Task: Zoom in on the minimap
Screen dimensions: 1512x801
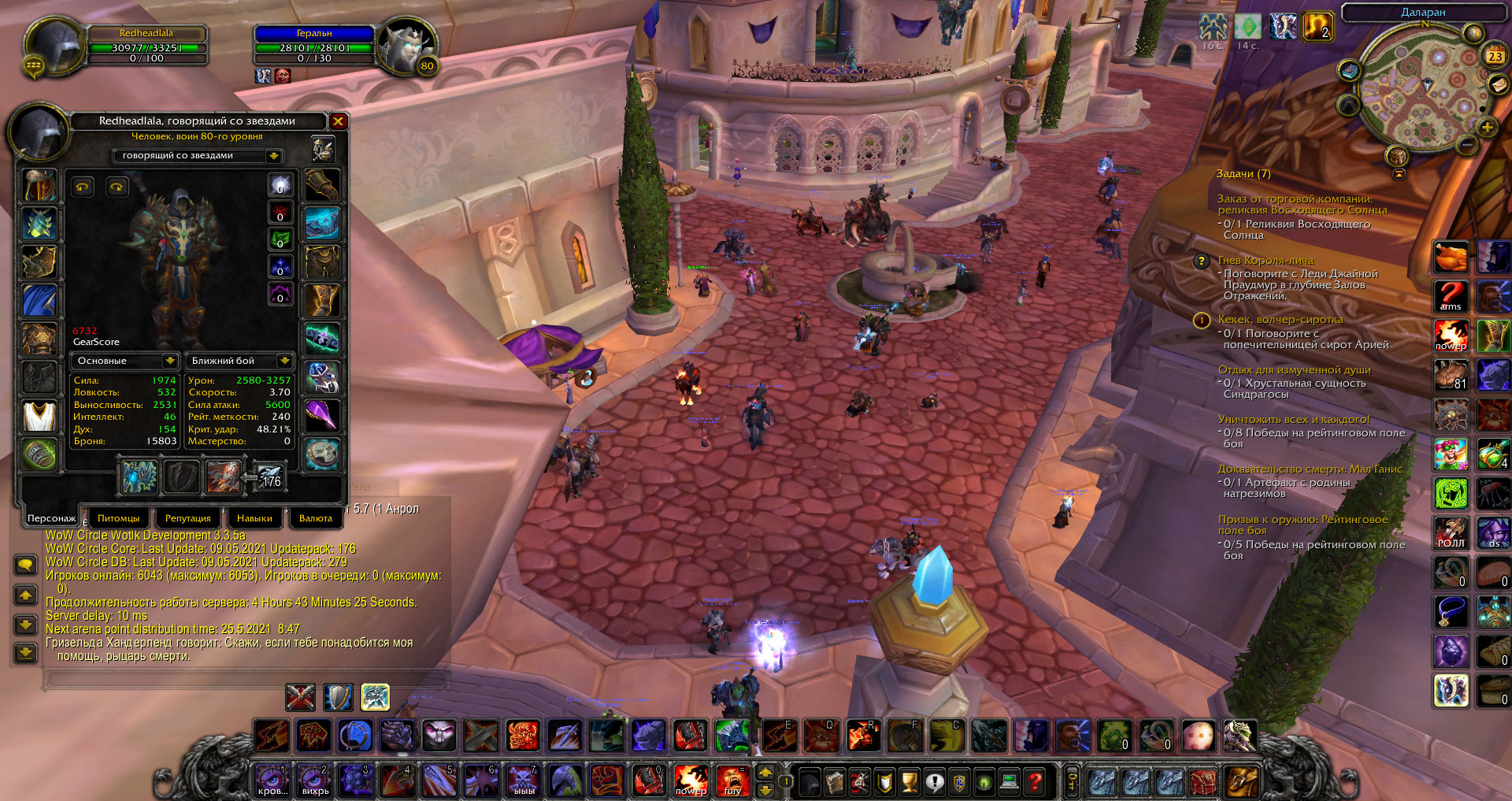Action: point(1487,128)
